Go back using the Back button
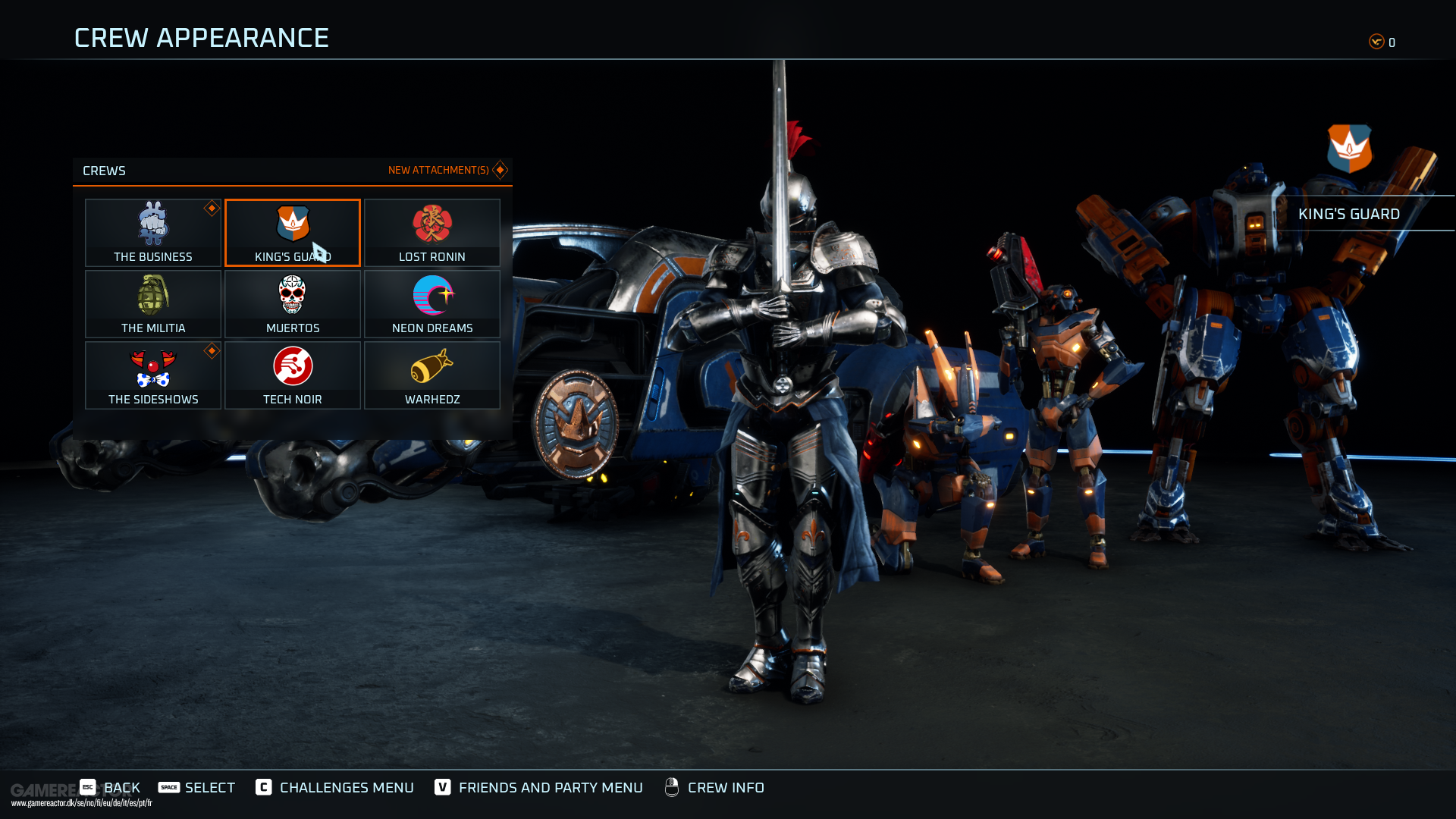This screenshot has height=819, width=1456. pos(111,787)
